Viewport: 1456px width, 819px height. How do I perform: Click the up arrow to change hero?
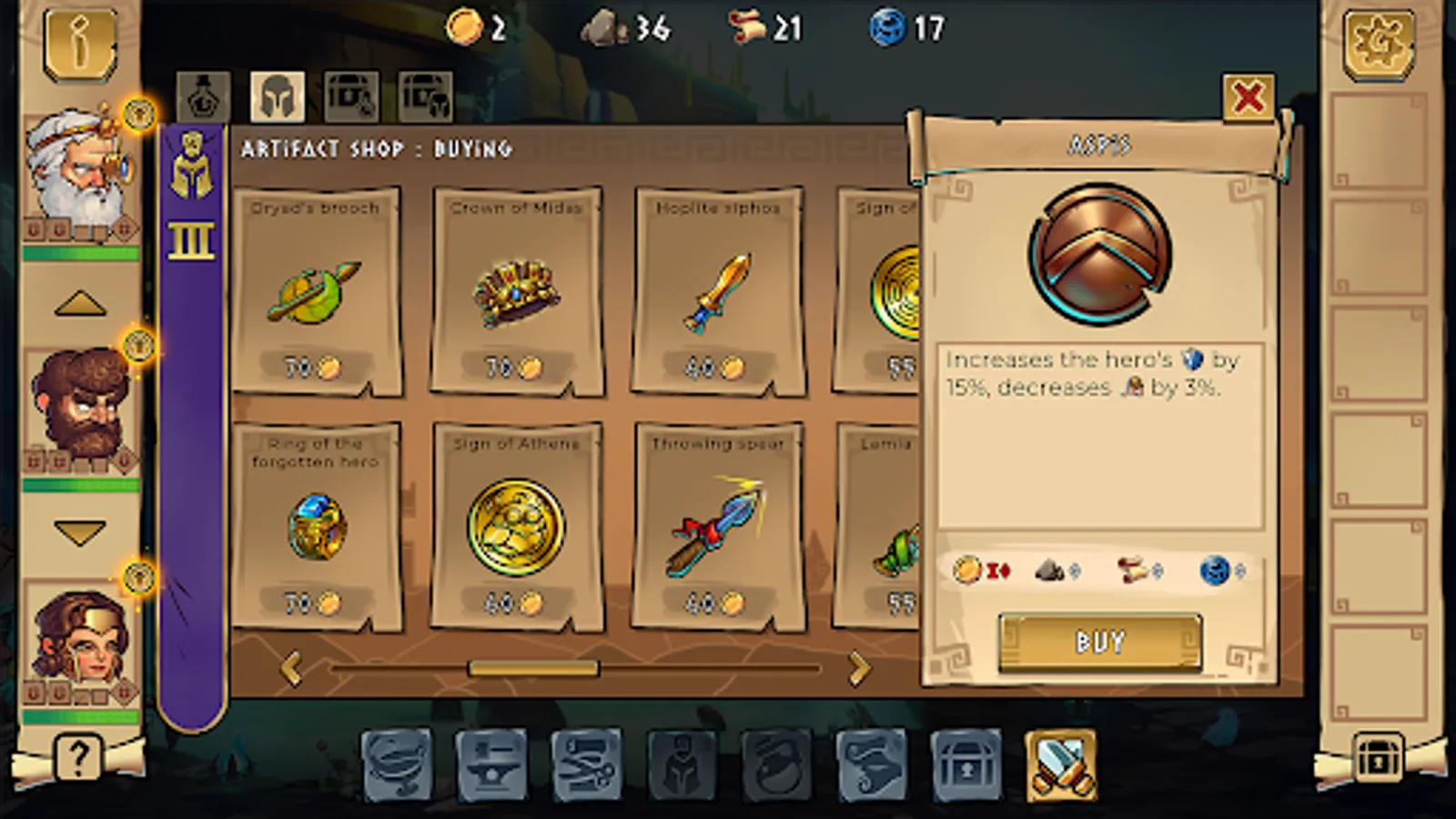pos(81,300)
